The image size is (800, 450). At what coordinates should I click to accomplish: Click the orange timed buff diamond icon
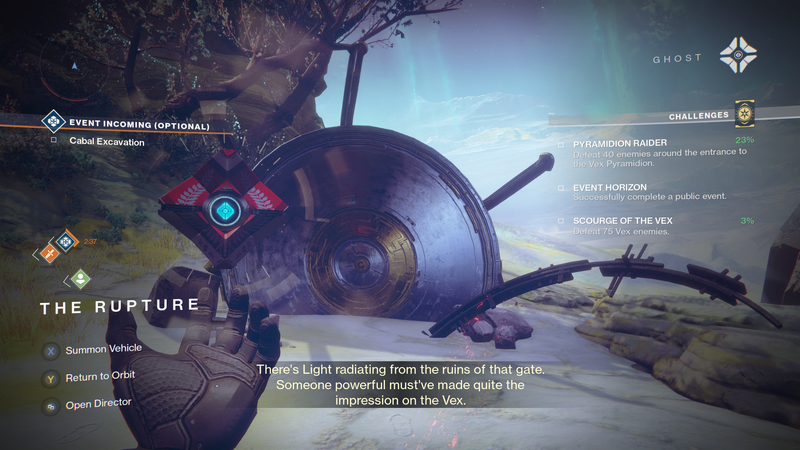click(65, 241)
